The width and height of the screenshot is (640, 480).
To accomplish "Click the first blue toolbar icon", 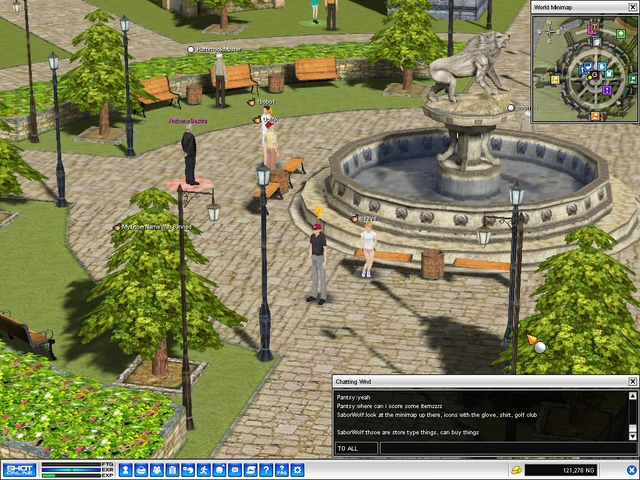I will (x=126, y=470).
